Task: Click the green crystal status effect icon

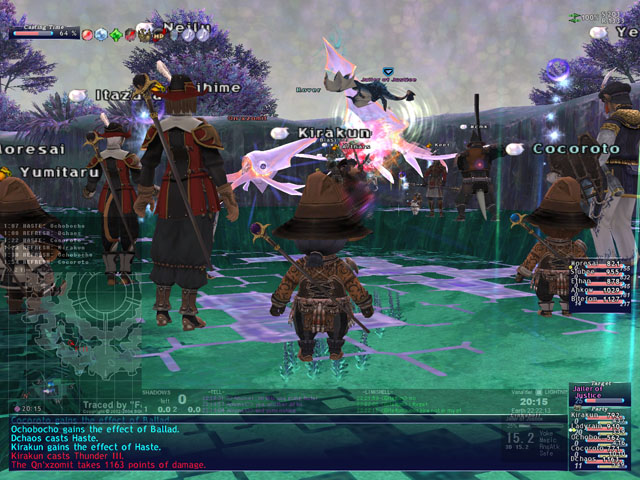Action: click(116, 33)
